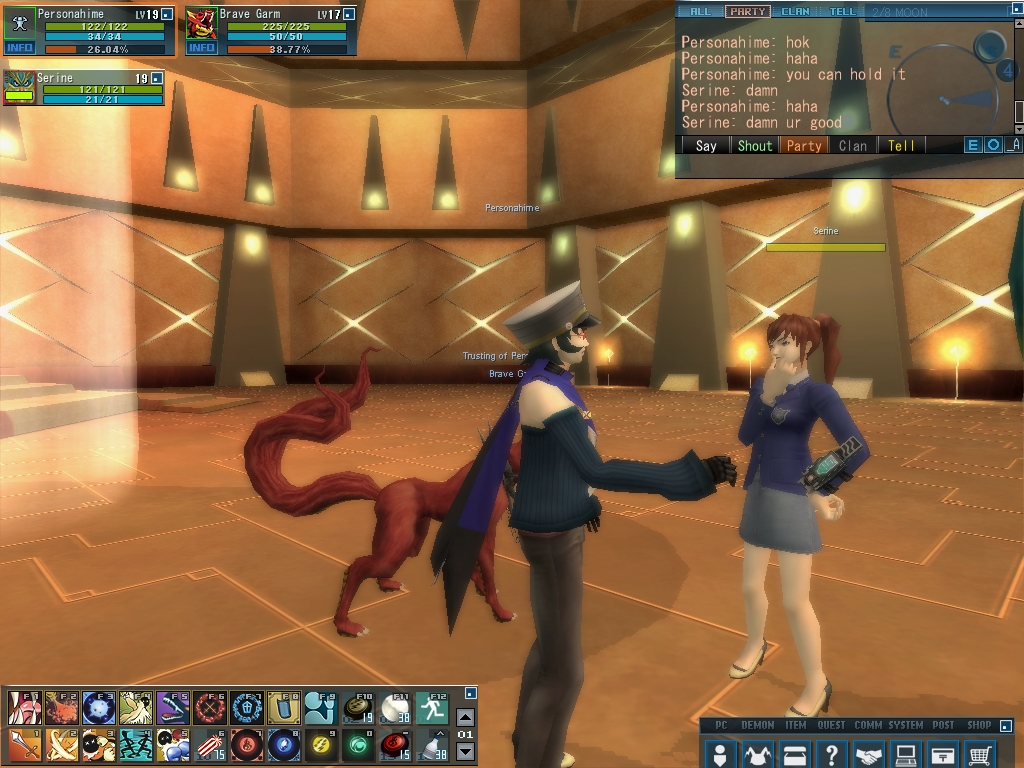Viewport: 1024px width, 768px height.
Task: Open the Shop cart menu
Action: point(981,753)
